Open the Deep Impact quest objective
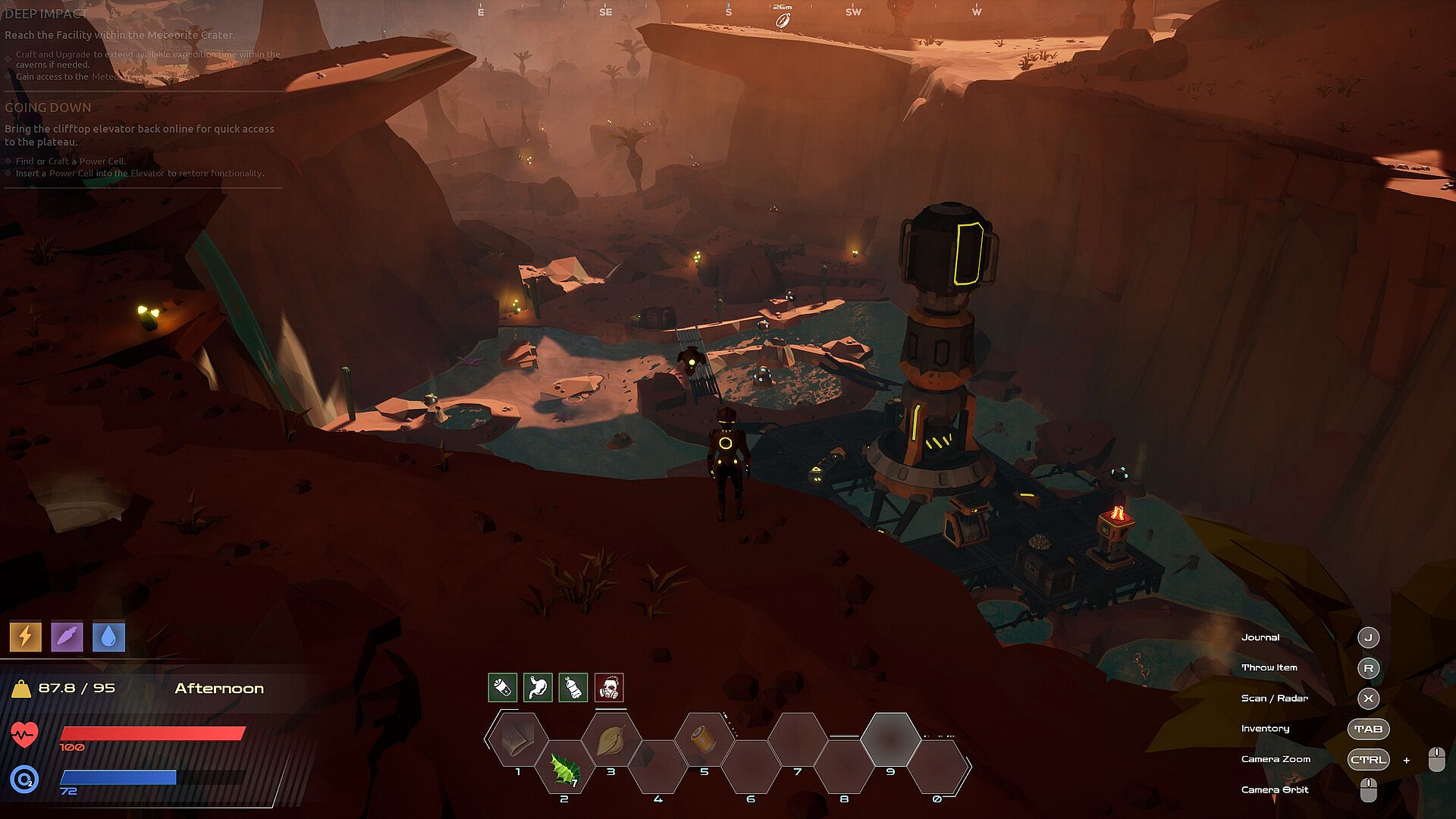This screenshot has height=819, width=1456. [46, 14]
